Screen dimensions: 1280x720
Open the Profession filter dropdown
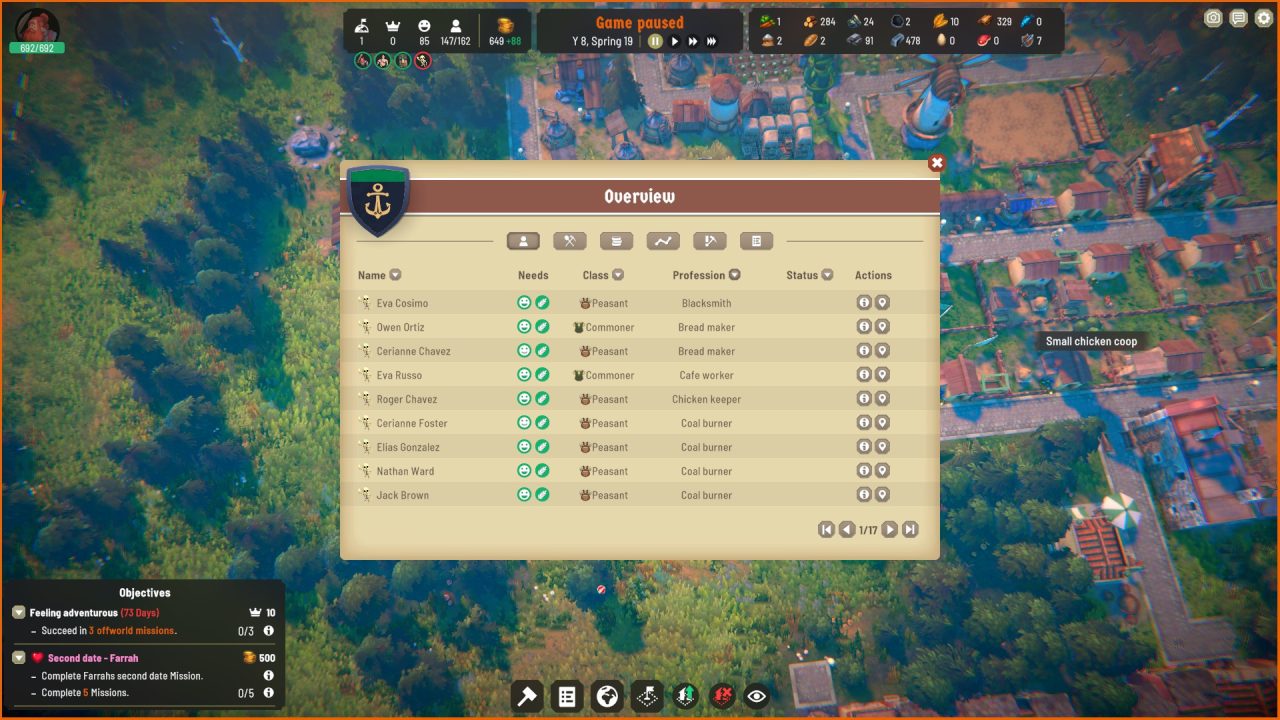735,275
